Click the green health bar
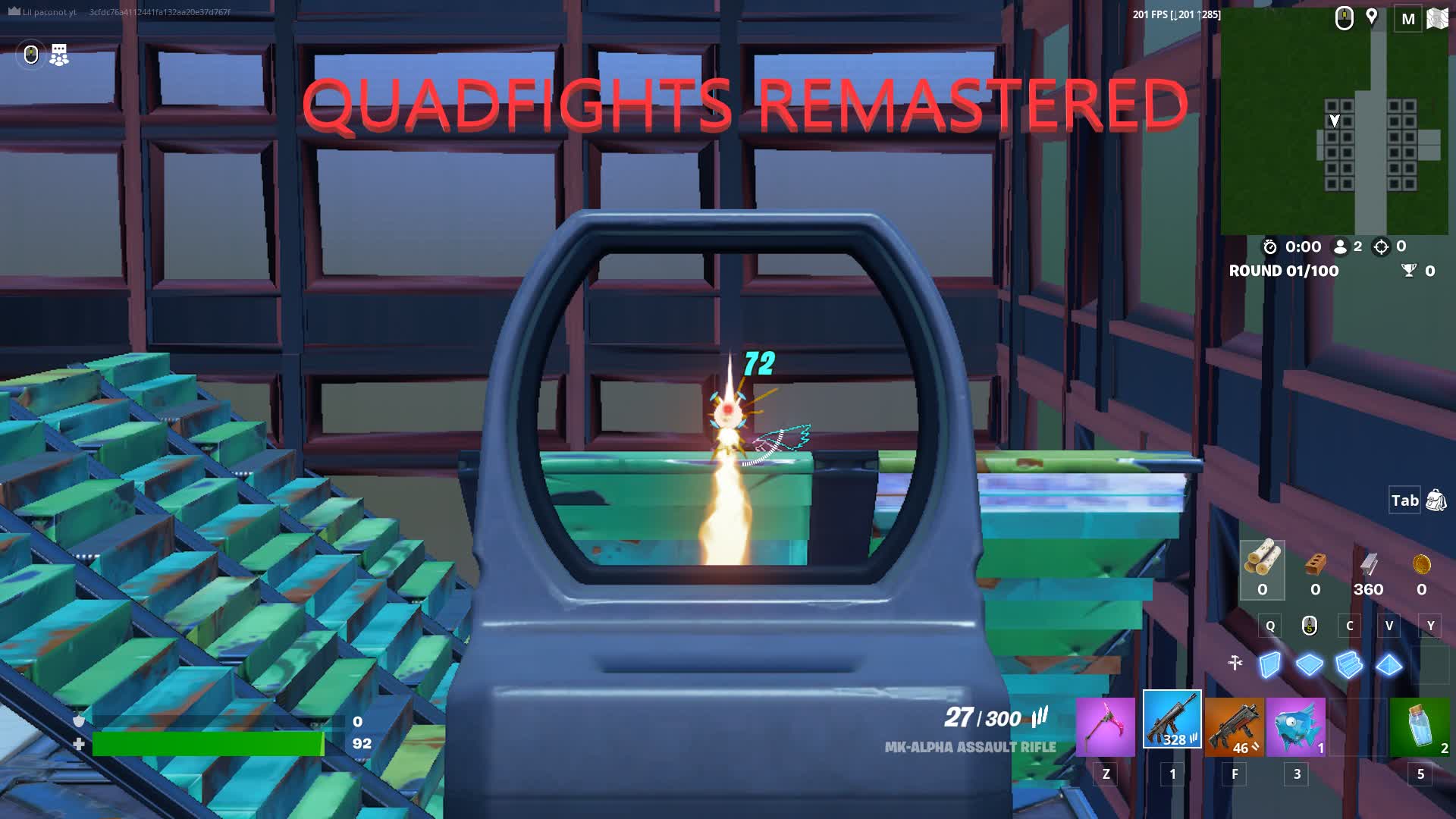Screen dimensions: 1456x819 click(x=209, y=744)
